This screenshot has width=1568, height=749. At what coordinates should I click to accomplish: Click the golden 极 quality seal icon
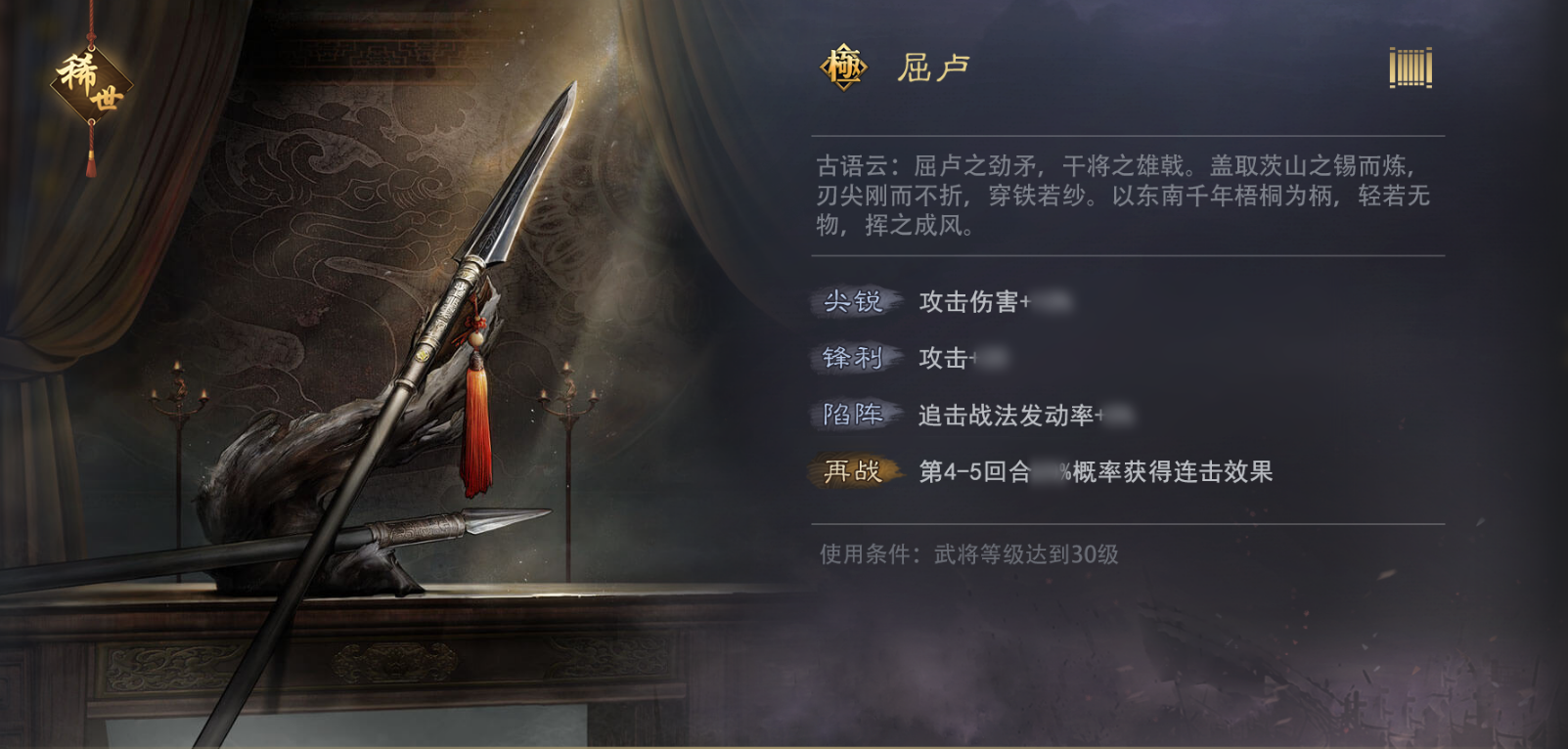pyautogui.click(x=843, y=66)
